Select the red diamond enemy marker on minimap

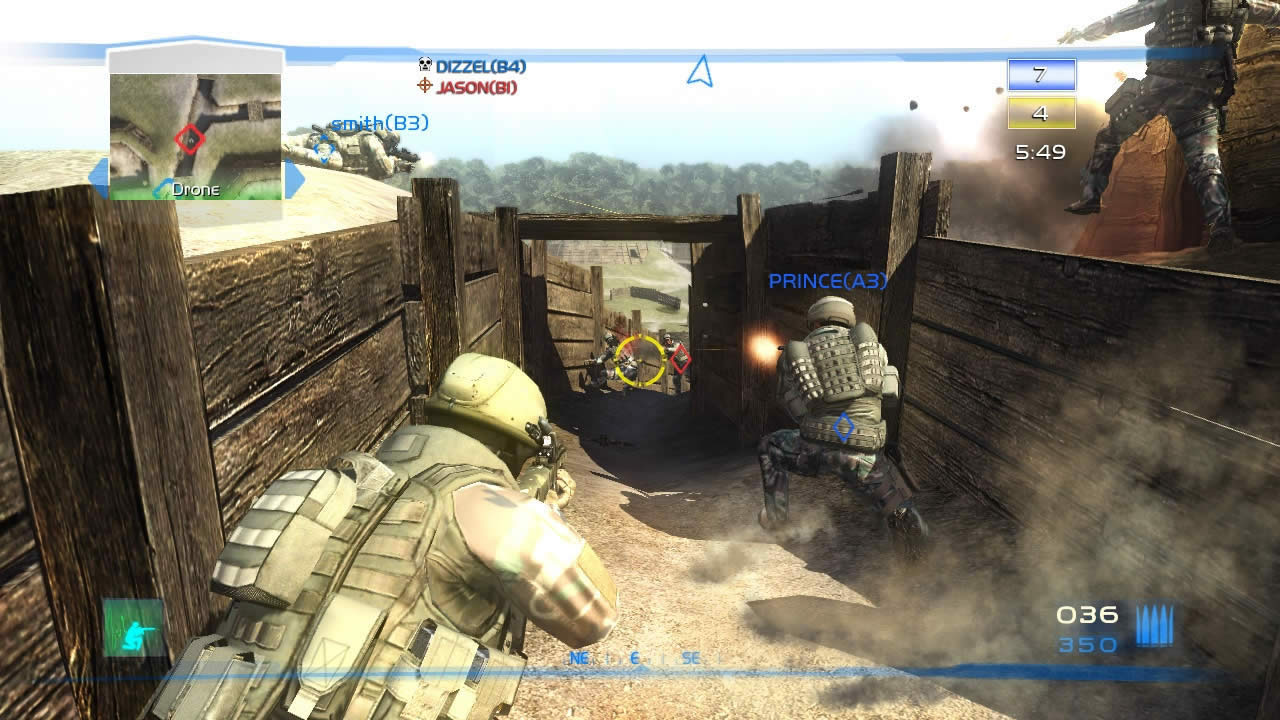[x=190, y=140]
